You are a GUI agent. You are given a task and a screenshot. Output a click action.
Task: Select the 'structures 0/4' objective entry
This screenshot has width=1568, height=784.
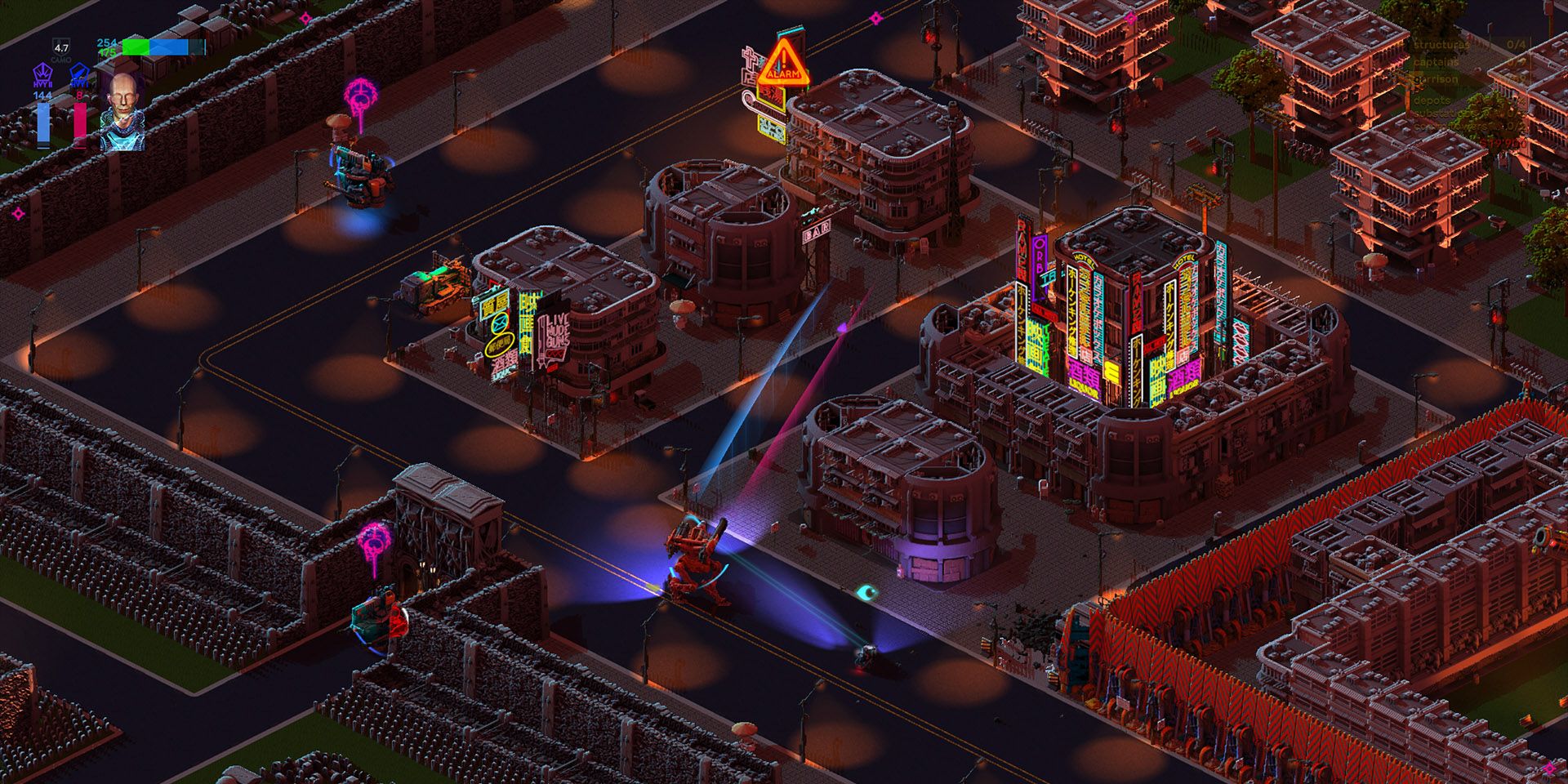coord(1442,46)
